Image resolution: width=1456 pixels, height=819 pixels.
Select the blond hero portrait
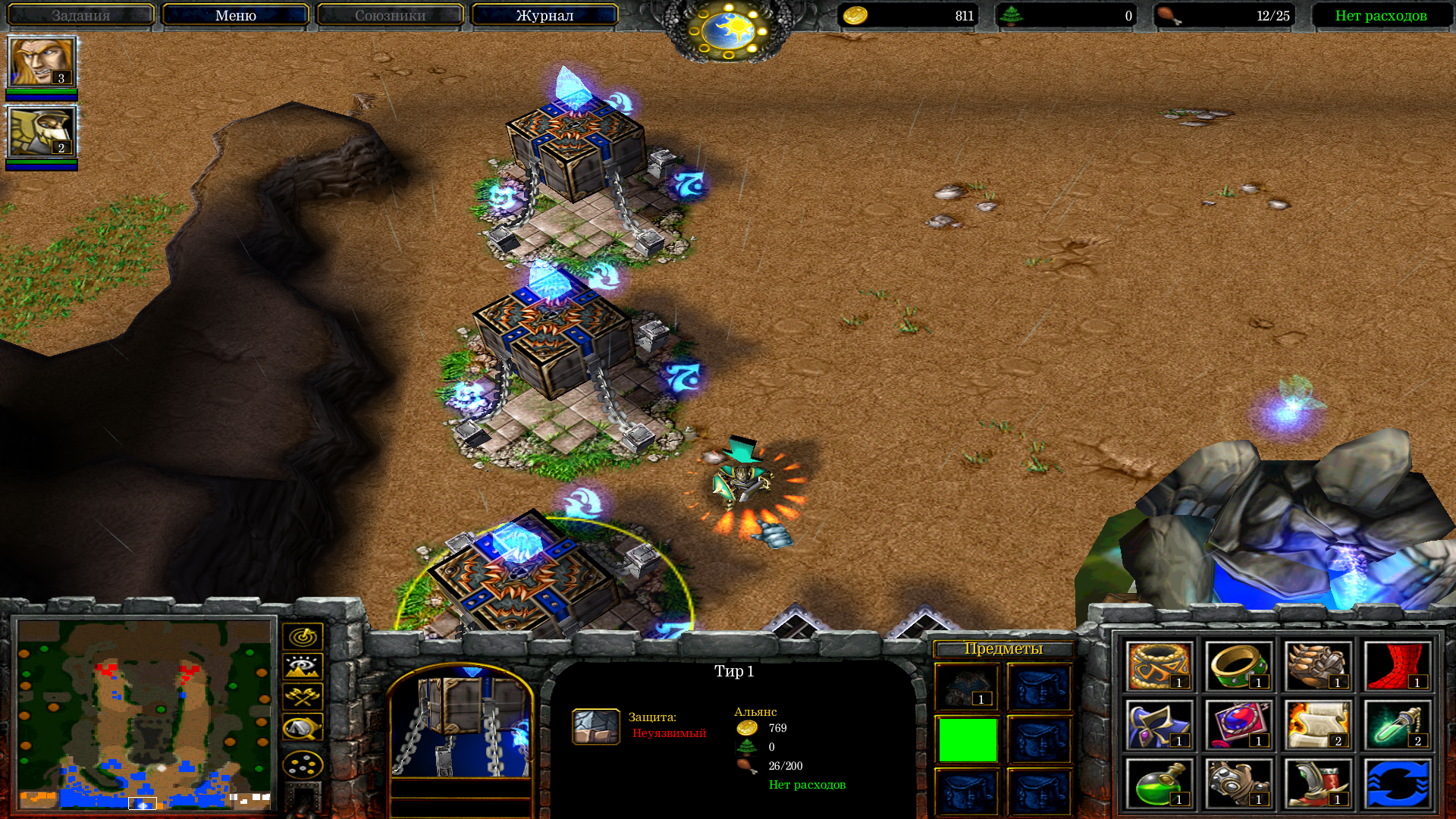point(42,62)
